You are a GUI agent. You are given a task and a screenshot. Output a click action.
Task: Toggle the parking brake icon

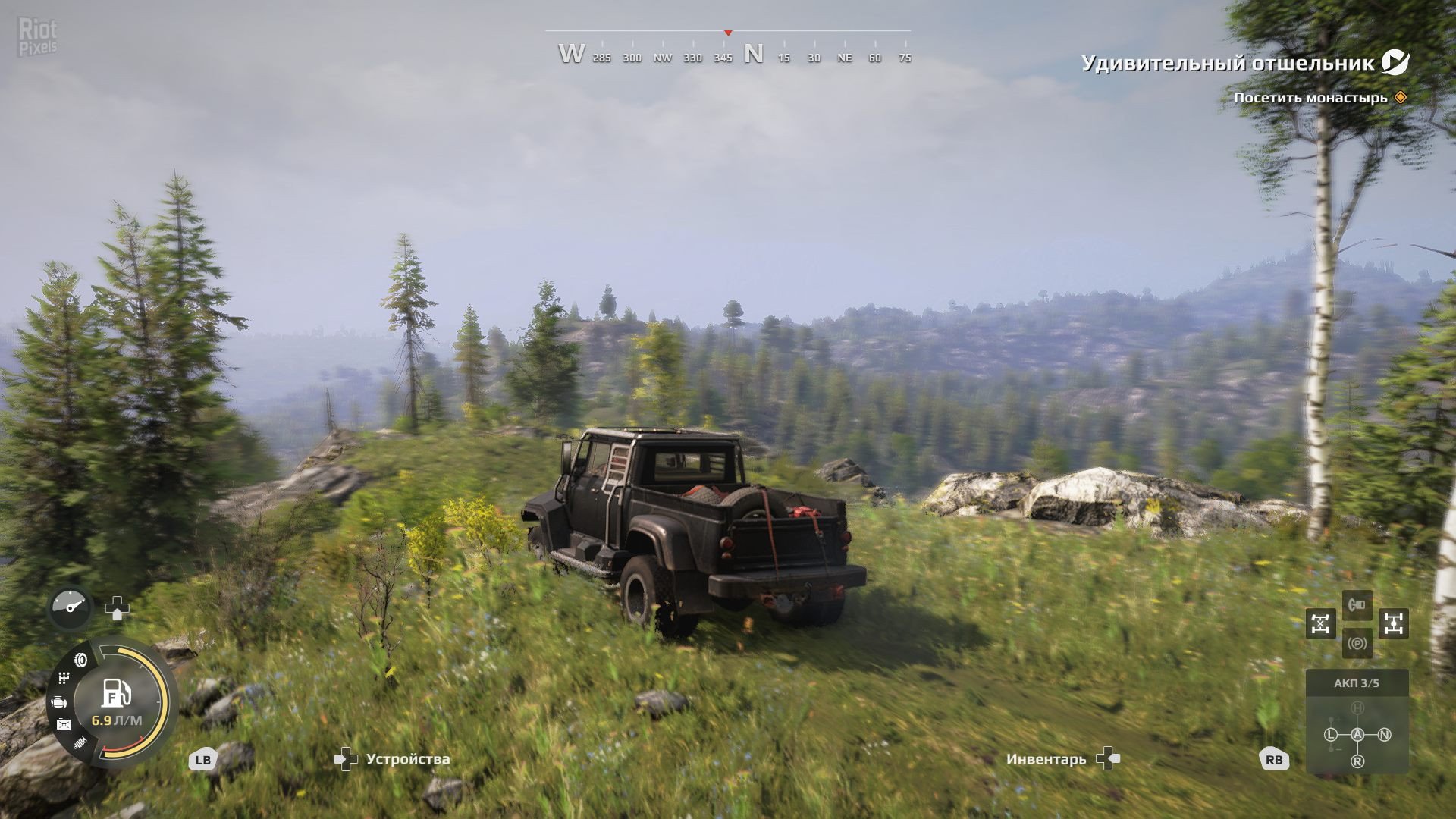pos(1357,644)
